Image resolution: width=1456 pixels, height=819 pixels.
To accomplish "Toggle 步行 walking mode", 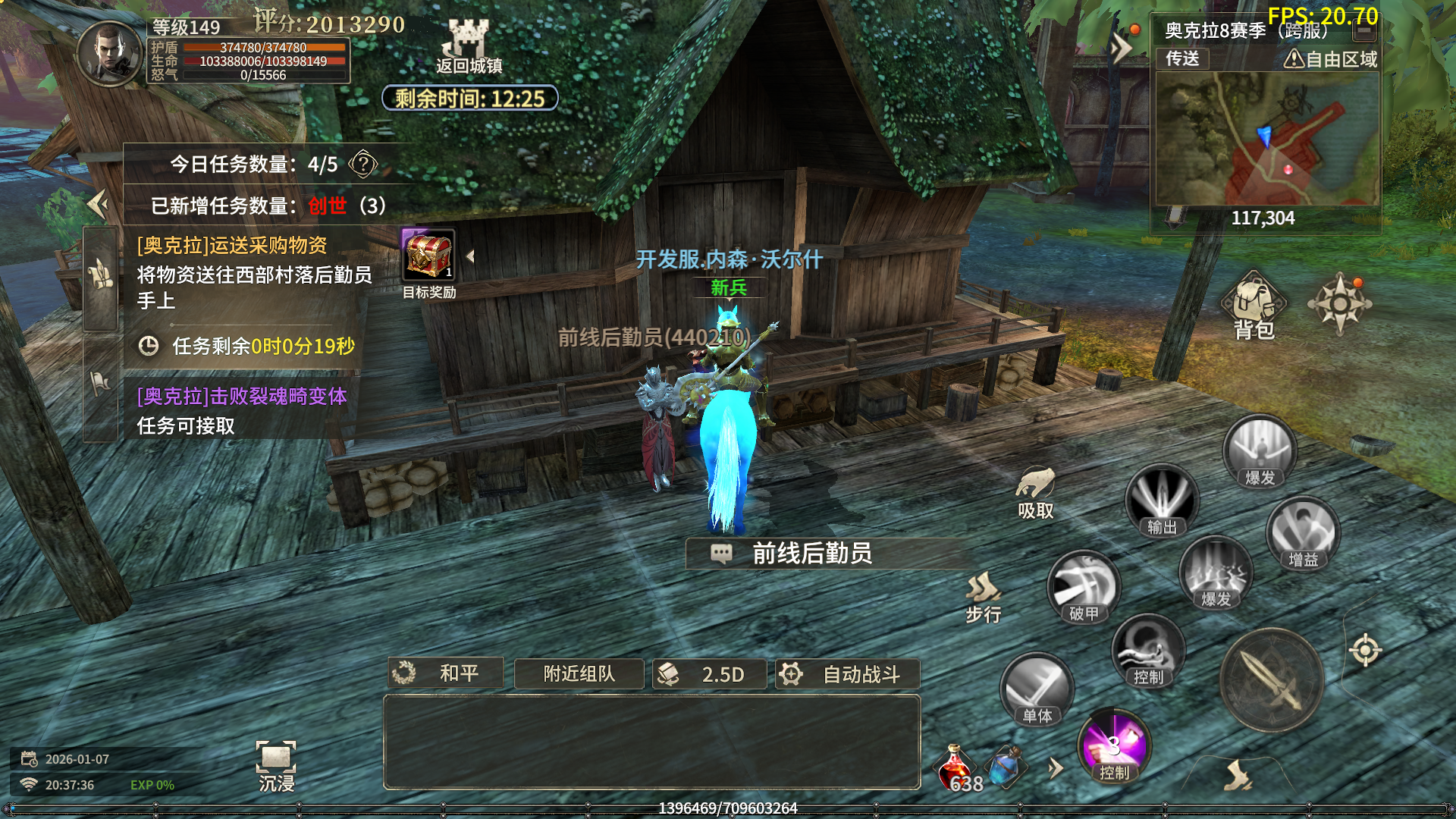I will pyautogui.click(x=984, y=595).
